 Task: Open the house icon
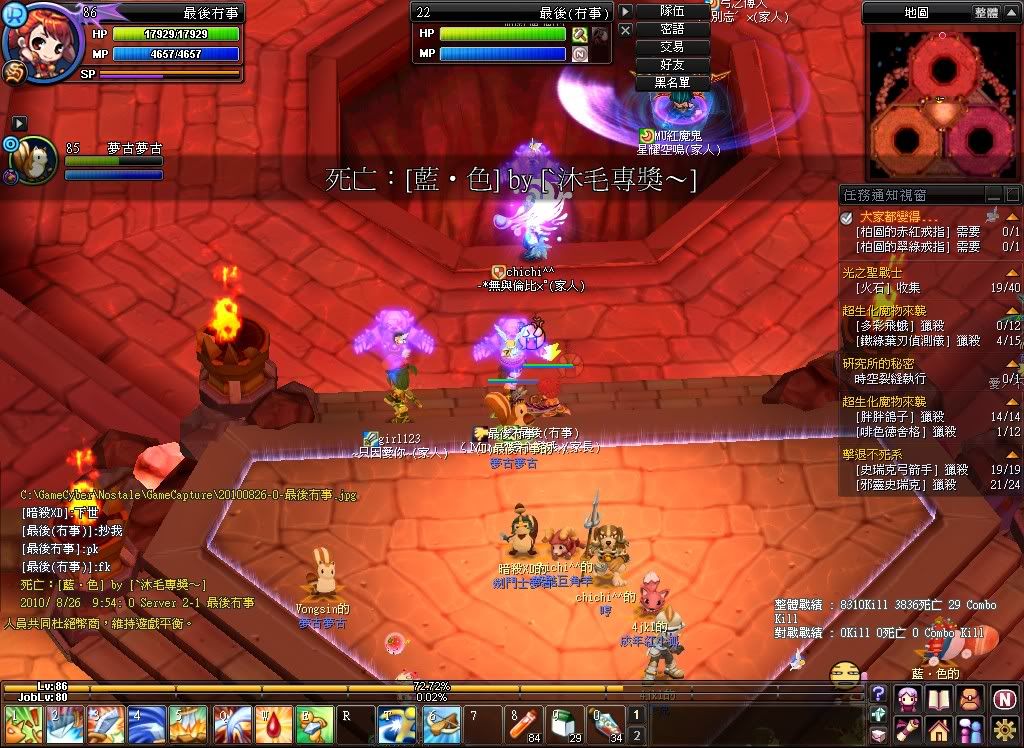[940, 729]
